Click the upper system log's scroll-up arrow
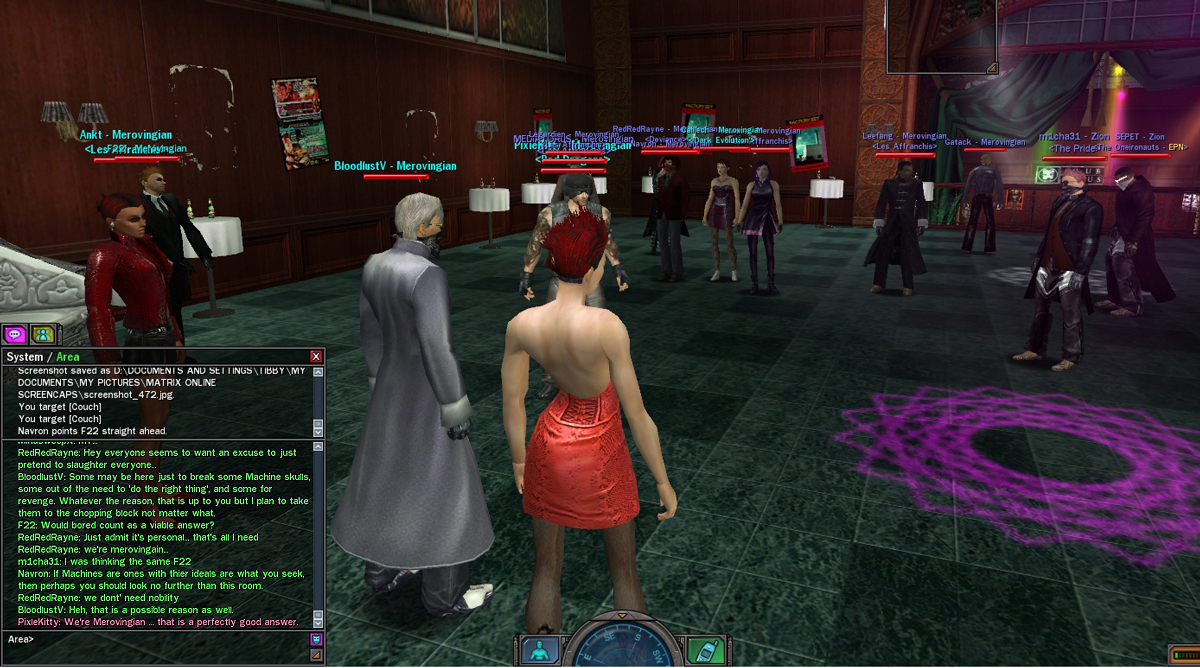1200x668 pixels. coord(318,372)
